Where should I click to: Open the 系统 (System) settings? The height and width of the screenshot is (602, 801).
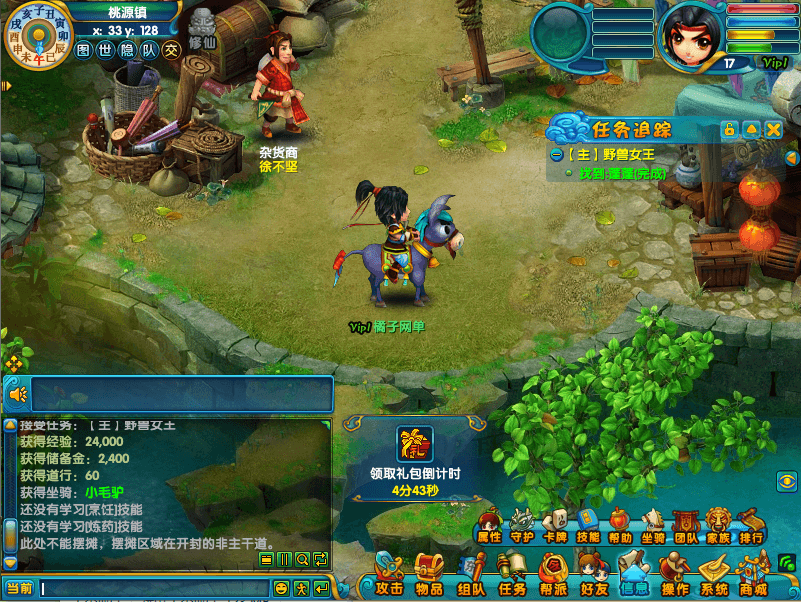coord(714,575)
